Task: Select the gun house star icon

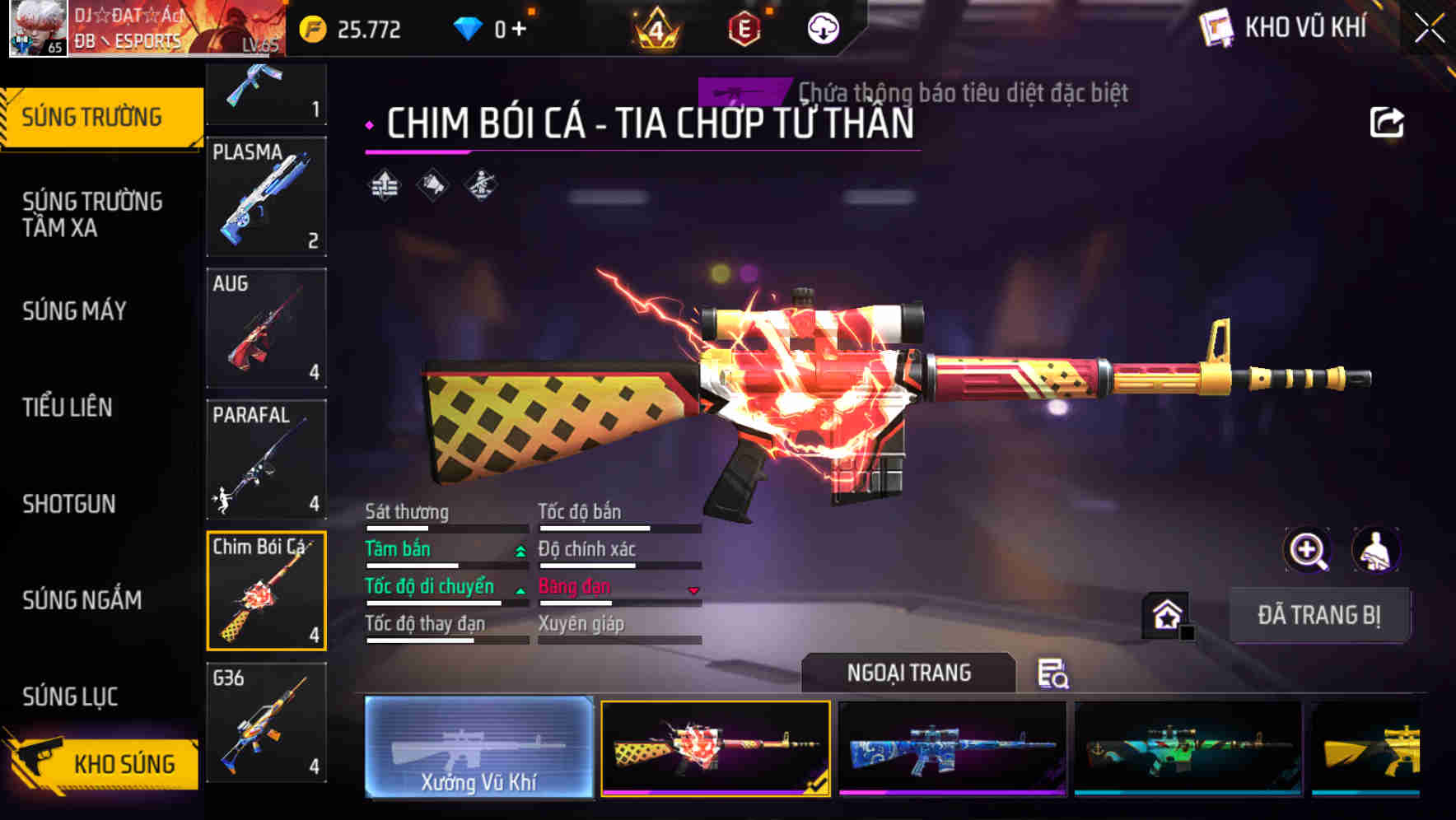Action: tap(1165, 613)
